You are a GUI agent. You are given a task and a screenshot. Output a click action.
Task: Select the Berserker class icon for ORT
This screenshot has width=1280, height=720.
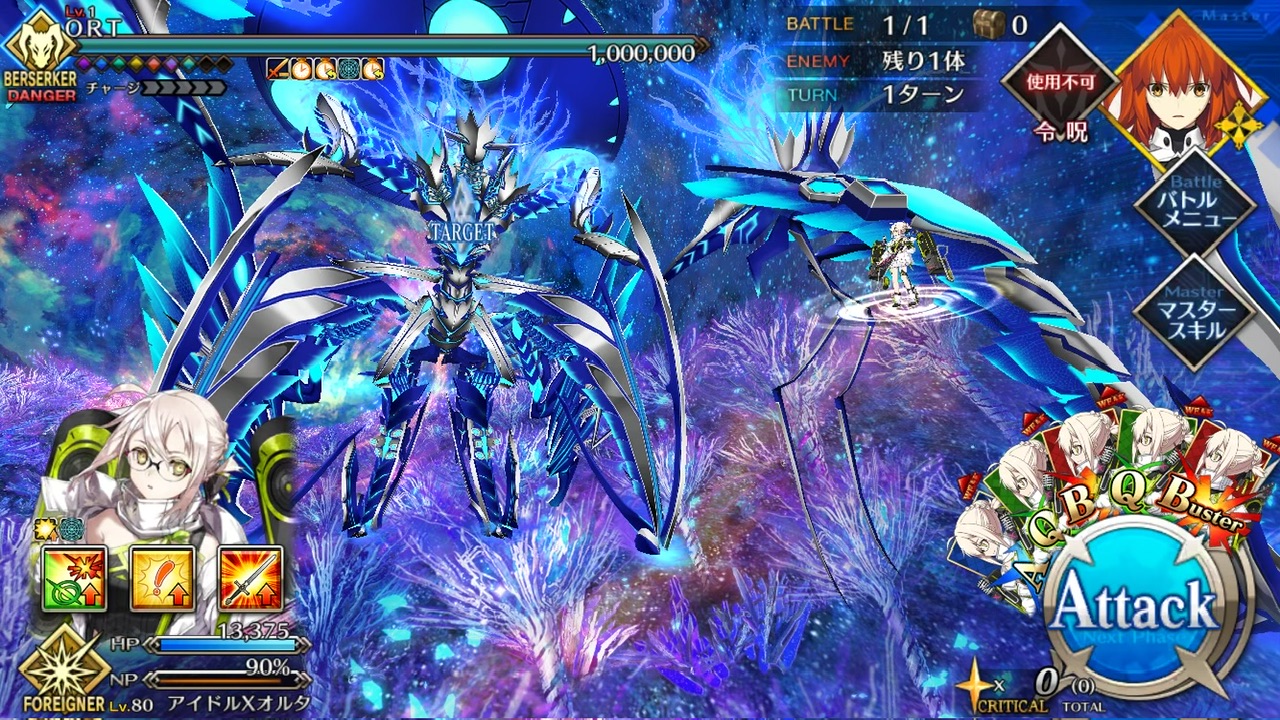point(37,53)
